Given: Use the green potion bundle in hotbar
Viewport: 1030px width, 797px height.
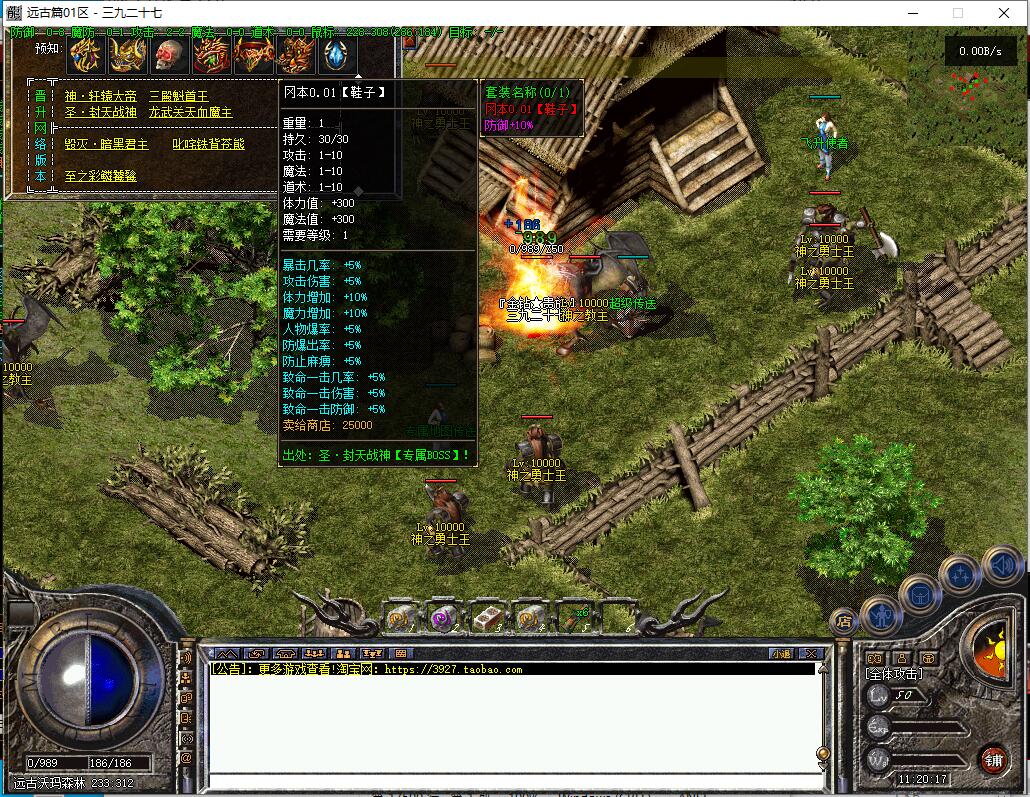Looking at the screenshot, I should (x=572, y=619).
